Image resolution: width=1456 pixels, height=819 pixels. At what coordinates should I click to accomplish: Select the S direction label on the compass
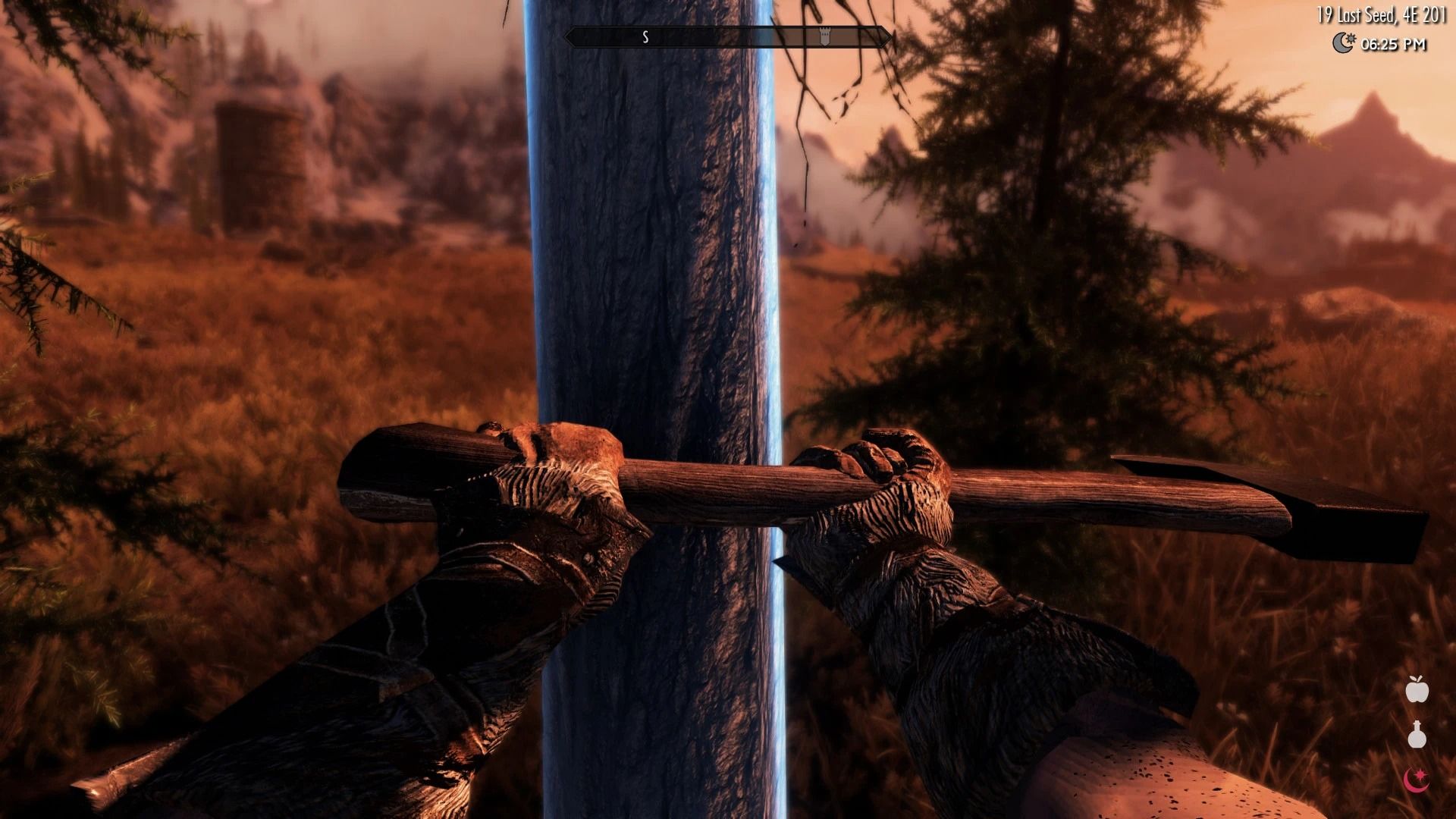click(645, 36)
